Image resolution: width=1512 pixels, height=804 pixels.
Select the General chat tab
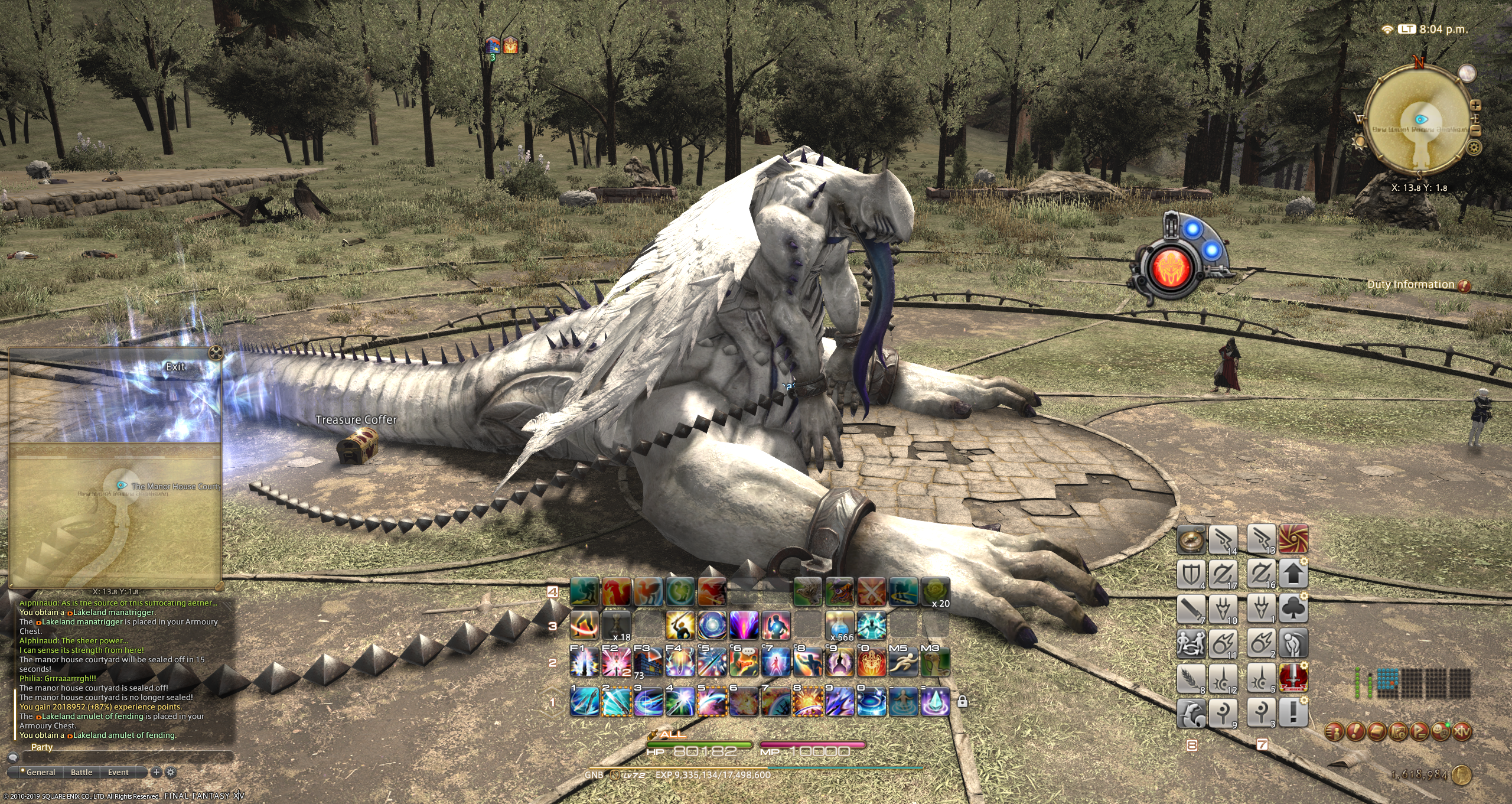click(x=40, y=772)
